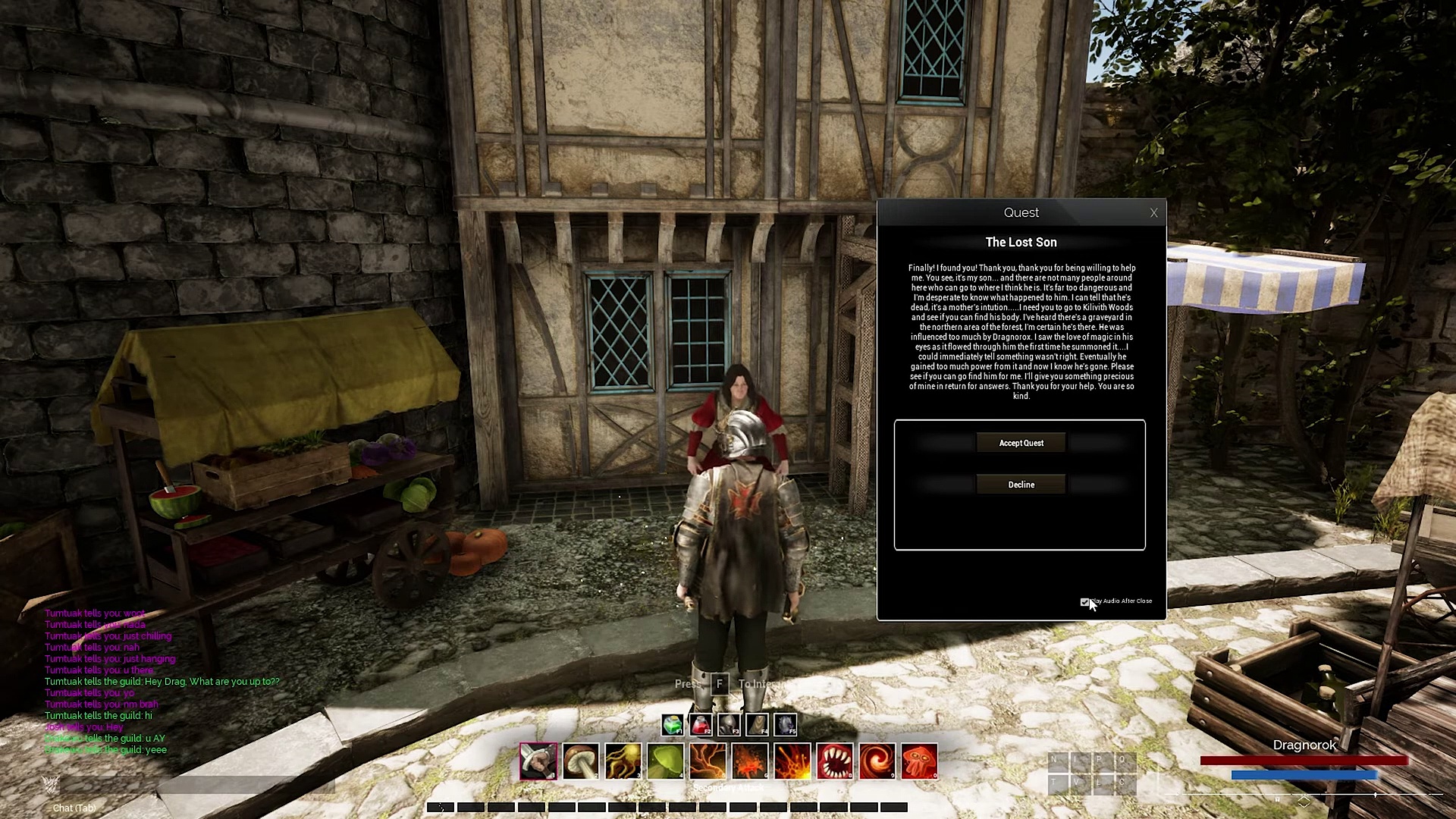Select the grey wolf mount slot
This screenshot has height=819, width=1456.
pyautogui.click(x=785, y=725)
